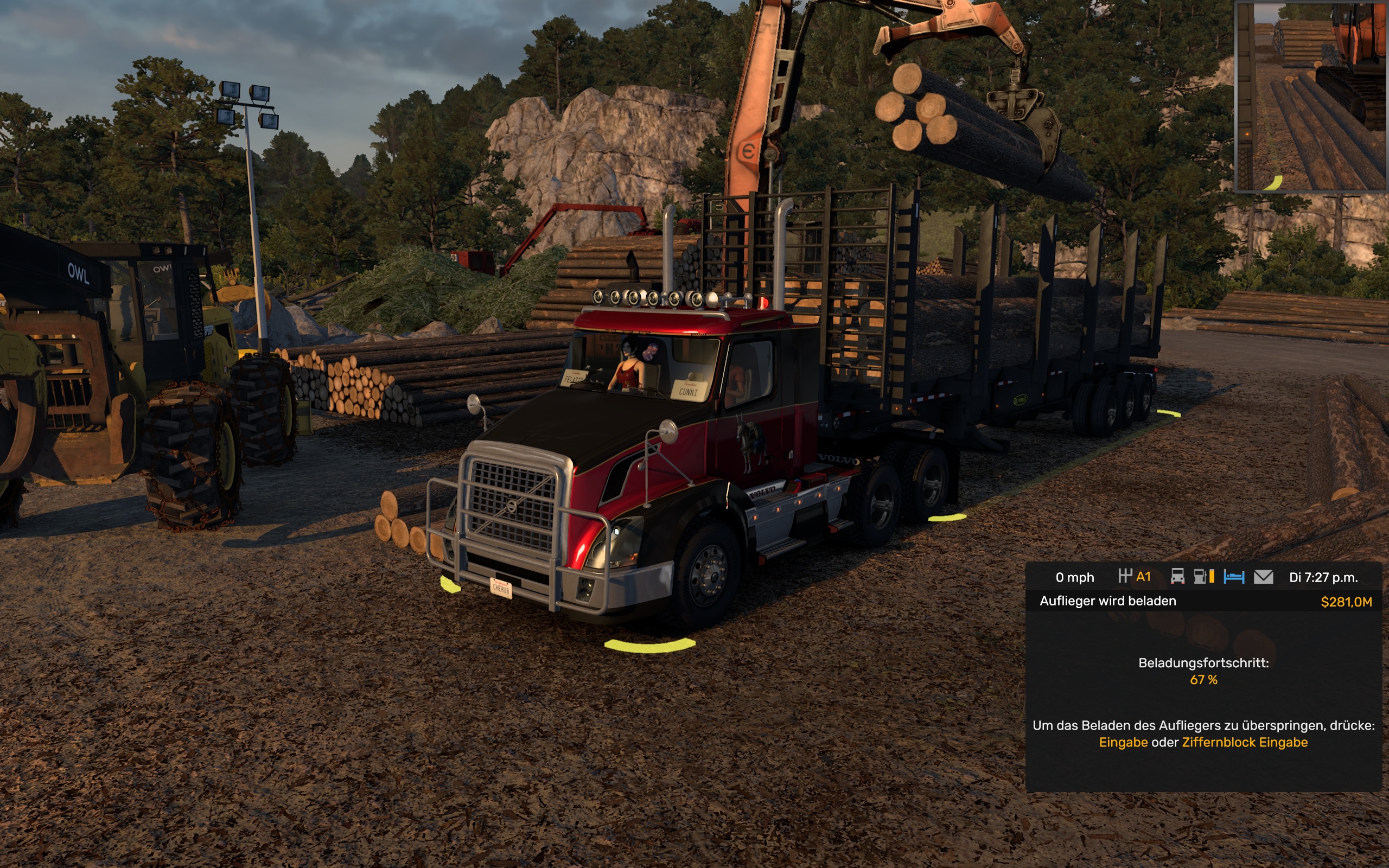
Task: Click the truck damage icon in the route advisor
Action: (1177, 576)
